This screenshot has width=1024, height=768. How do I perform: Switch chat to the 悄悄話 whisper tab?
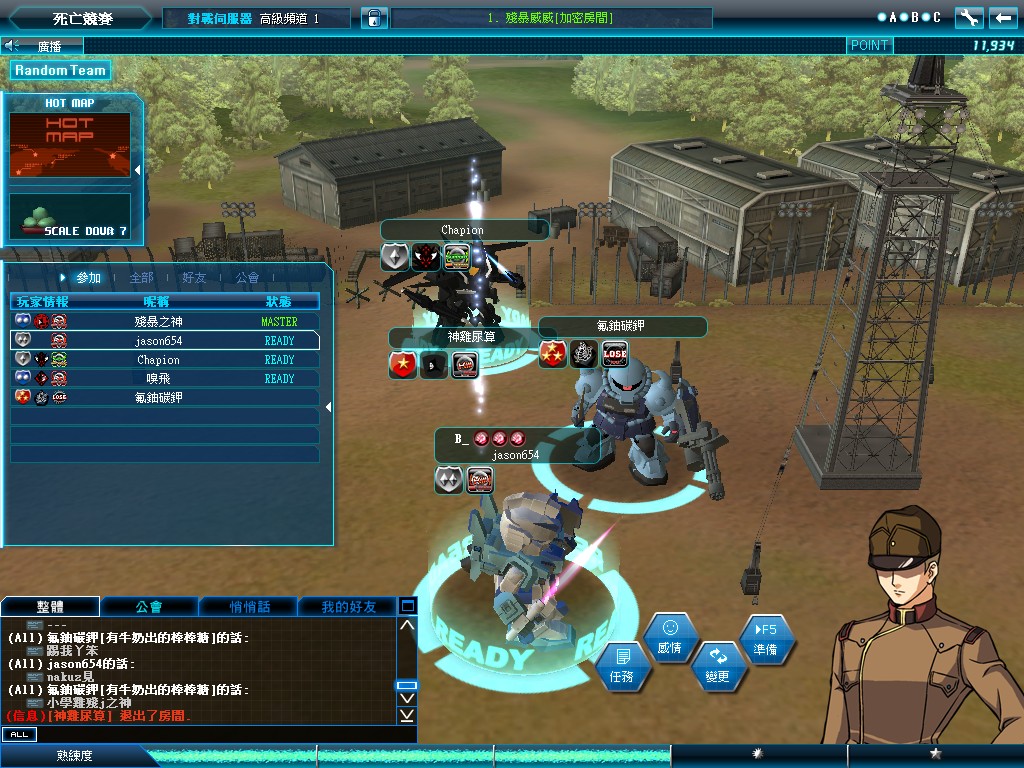249,607
